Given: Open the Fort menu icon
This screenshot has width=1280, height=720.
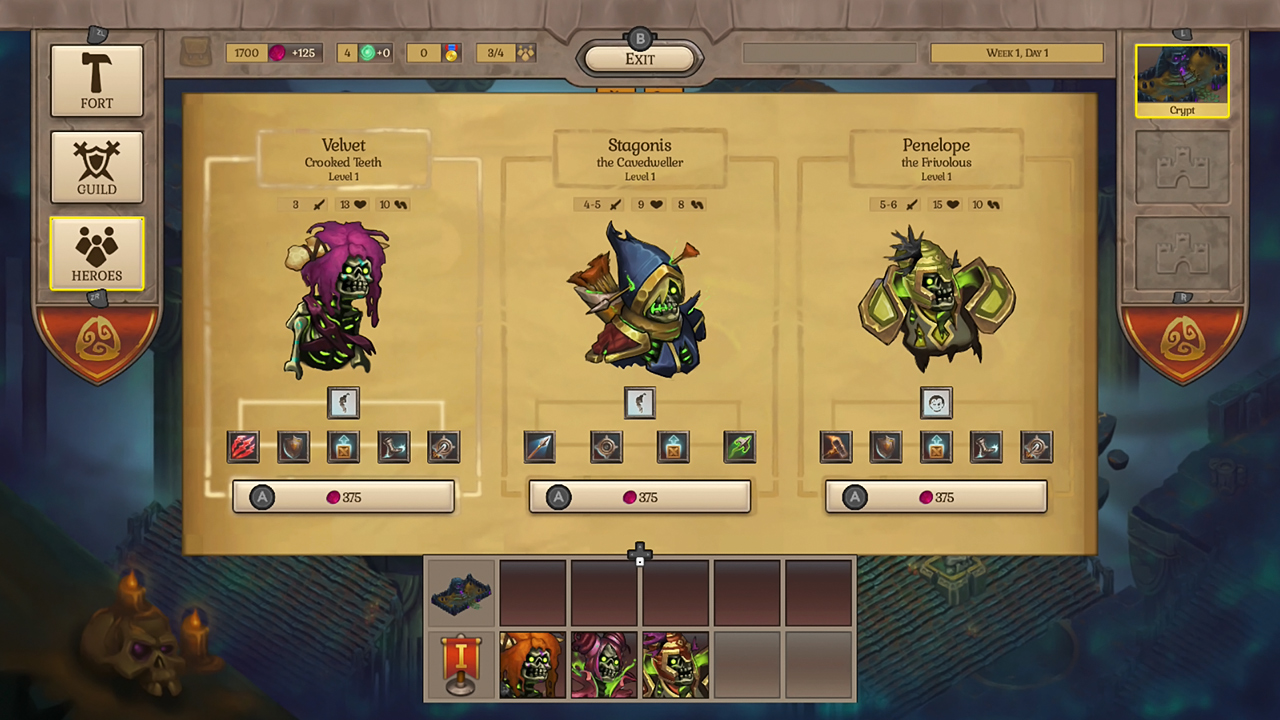Looking at the screenshot, I should click(x=96, y=80).
